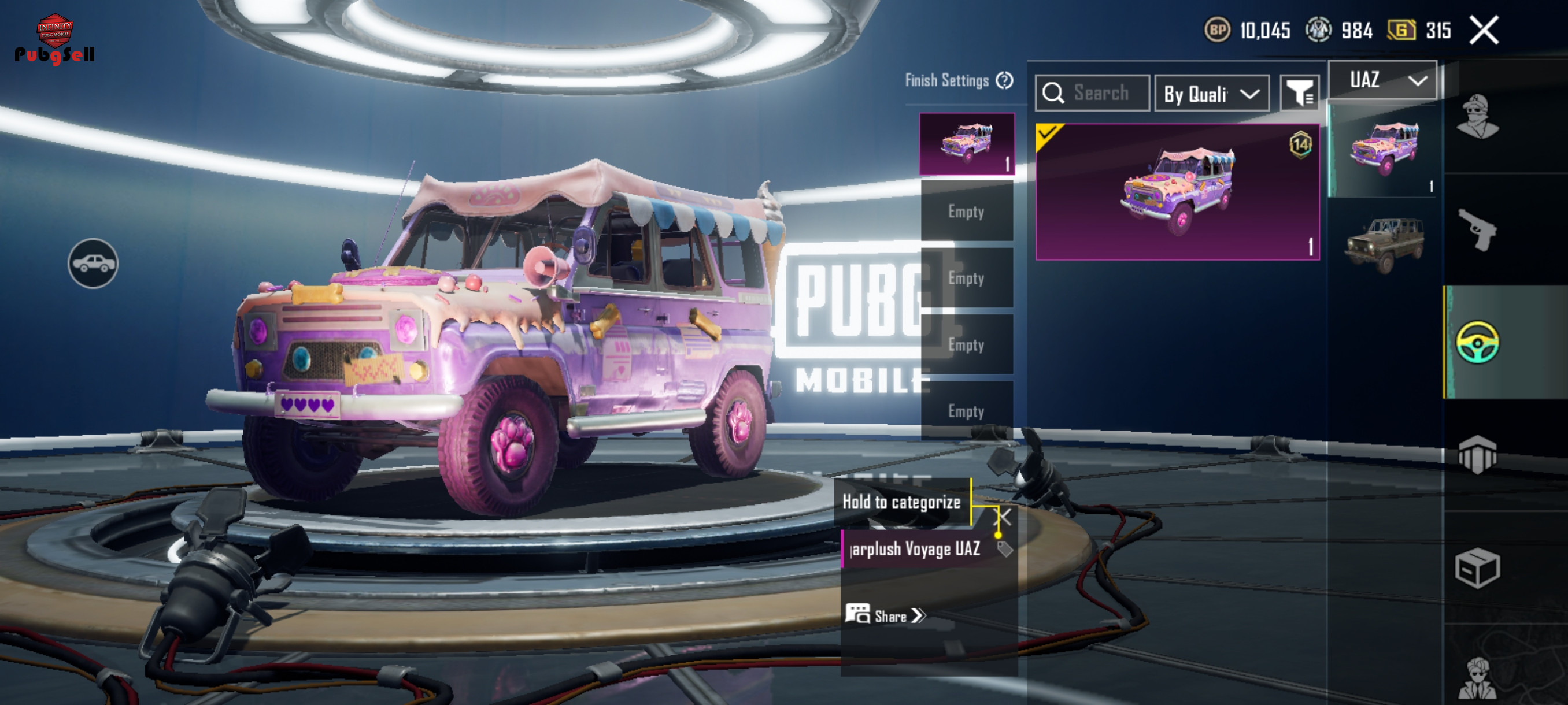Screen dimensions: 1568x705
Task: Select the large purple UAZ skin card
Action: coord(1177,192)
